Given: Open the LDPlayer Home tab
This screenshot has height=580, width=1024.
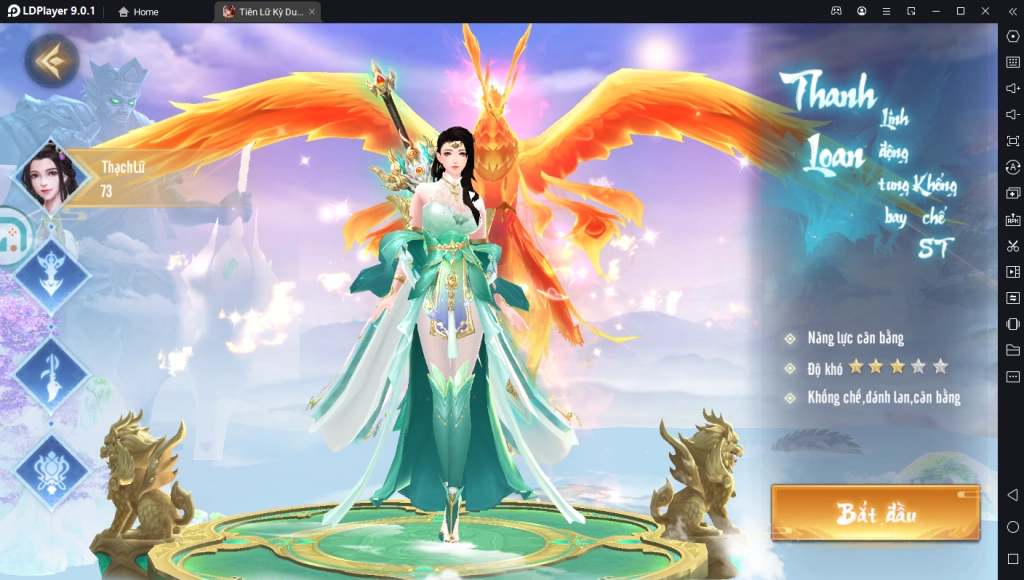Looking at the screenshot, I should coord(138,11).
